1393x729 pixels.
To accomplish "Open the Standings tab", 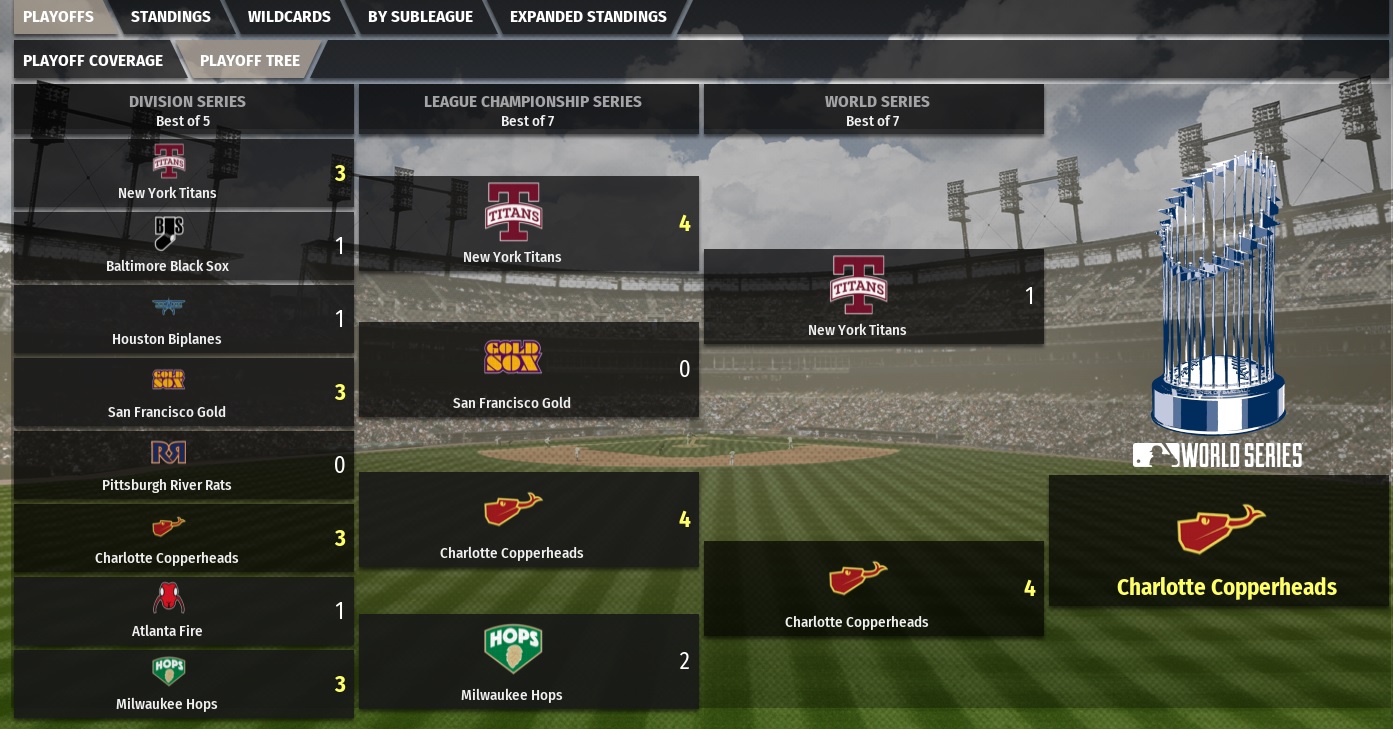I will click(x=170, y=17).
